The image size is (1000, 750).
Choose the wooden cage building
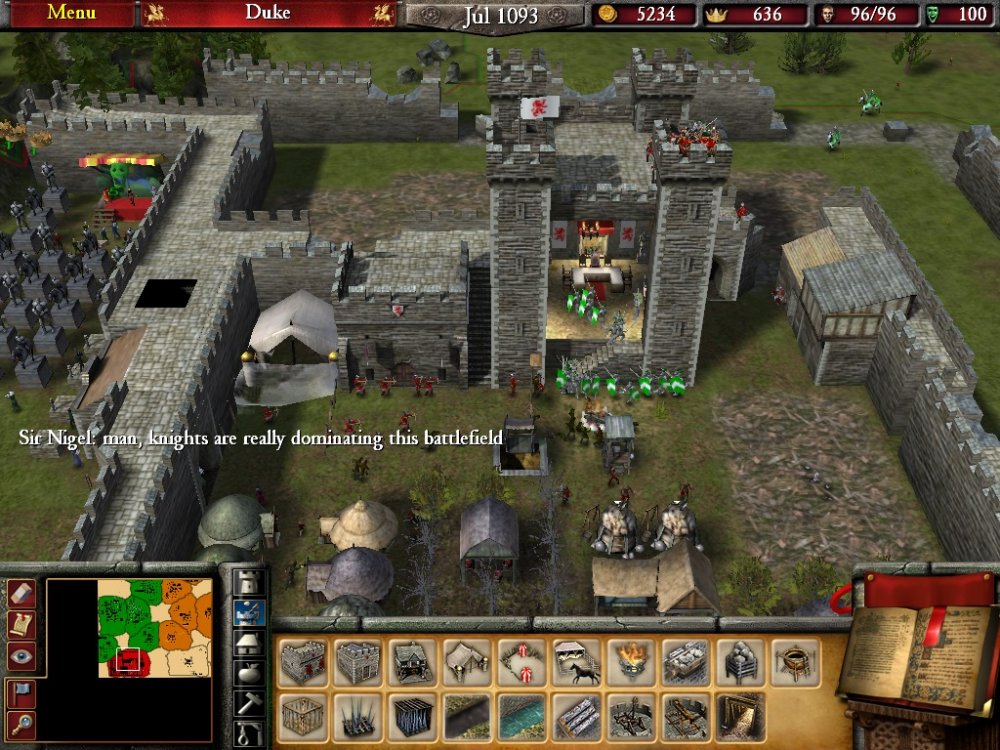(303, 717)
